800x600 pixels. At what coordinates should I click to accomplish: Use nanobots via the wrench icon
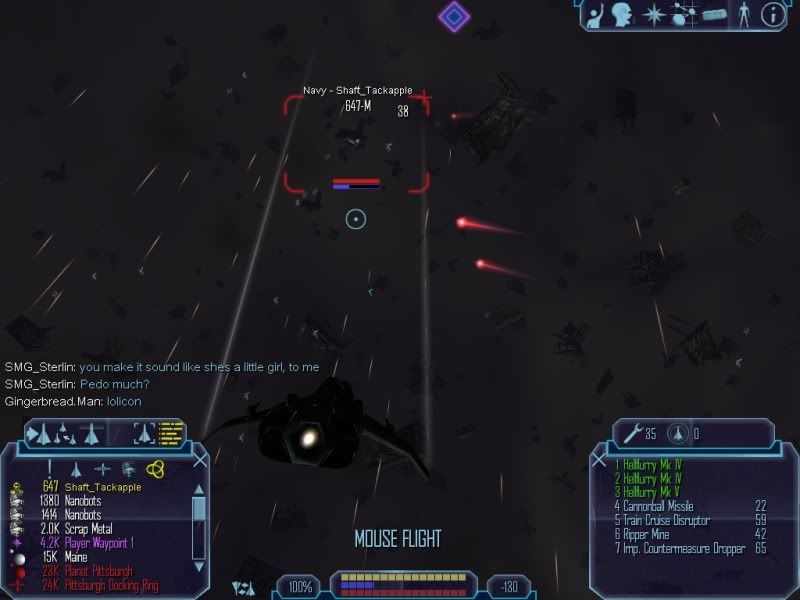632,434
